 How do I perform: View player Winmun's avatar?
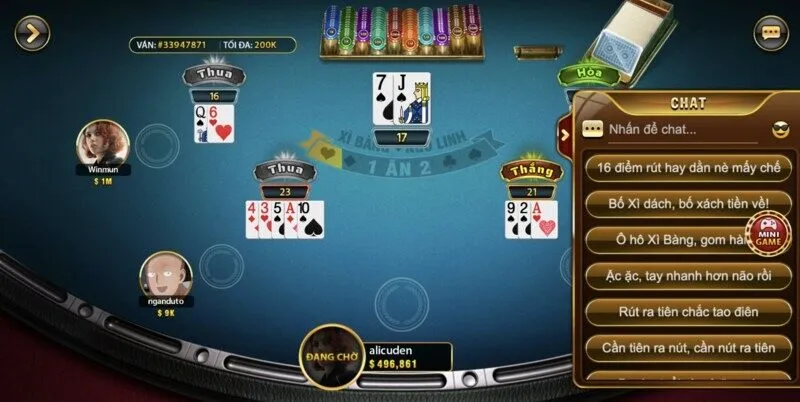[x=103, y=144]
